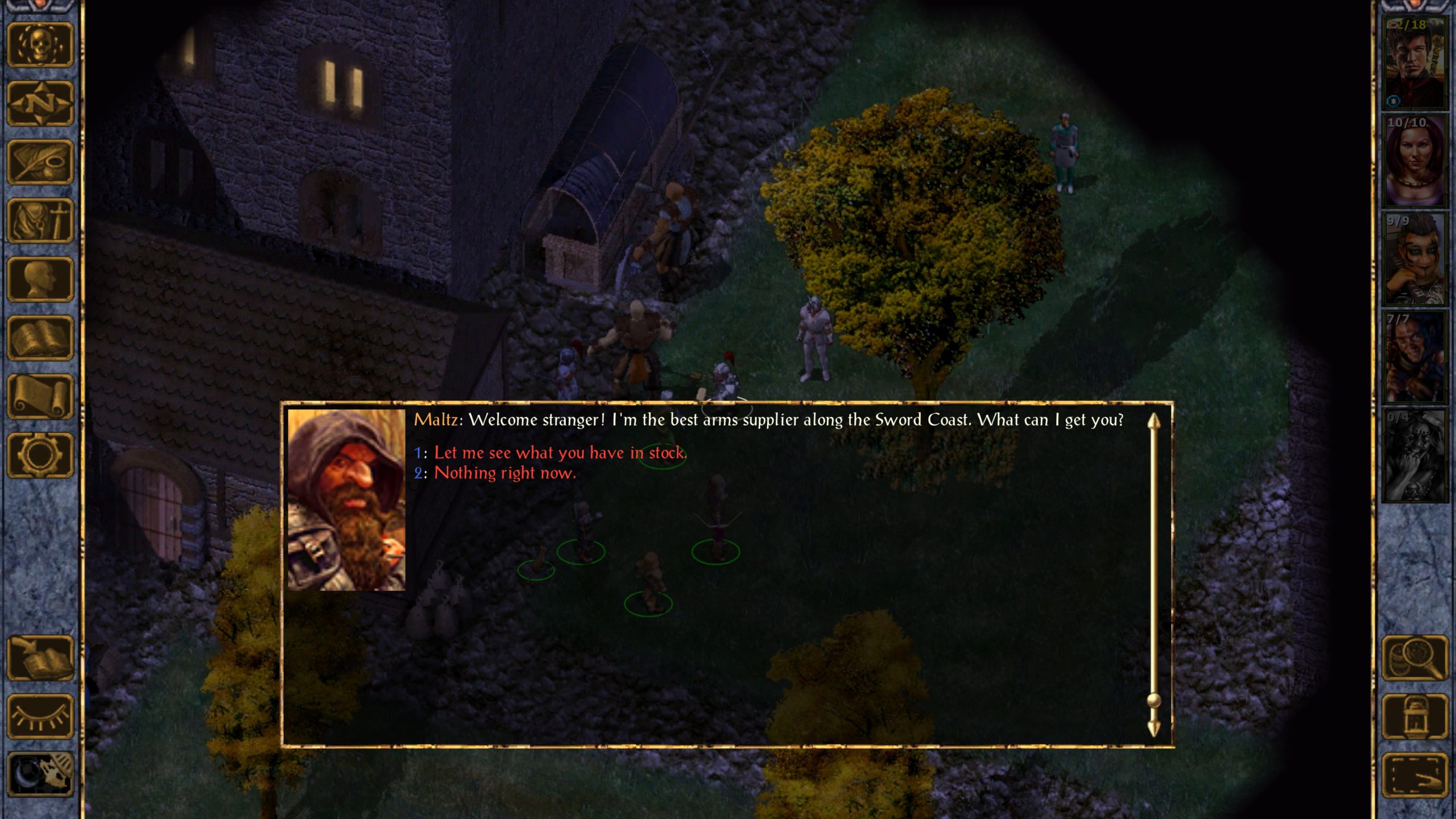Select the first party portrait with 18 max HP
The image size is (1456, 819).
1414,63
